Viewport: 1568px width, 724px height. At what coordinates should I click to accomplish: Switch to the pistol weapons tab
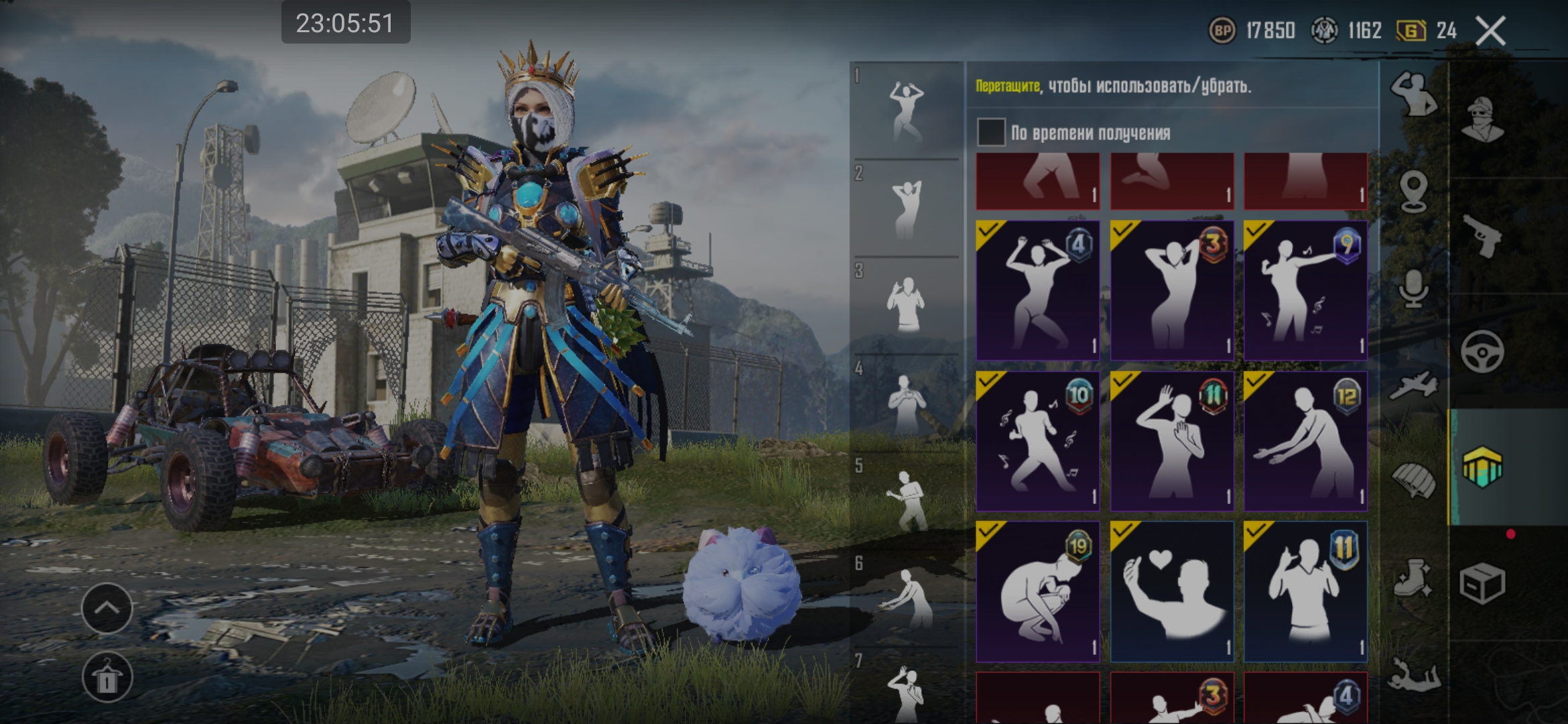[1482, 236]
